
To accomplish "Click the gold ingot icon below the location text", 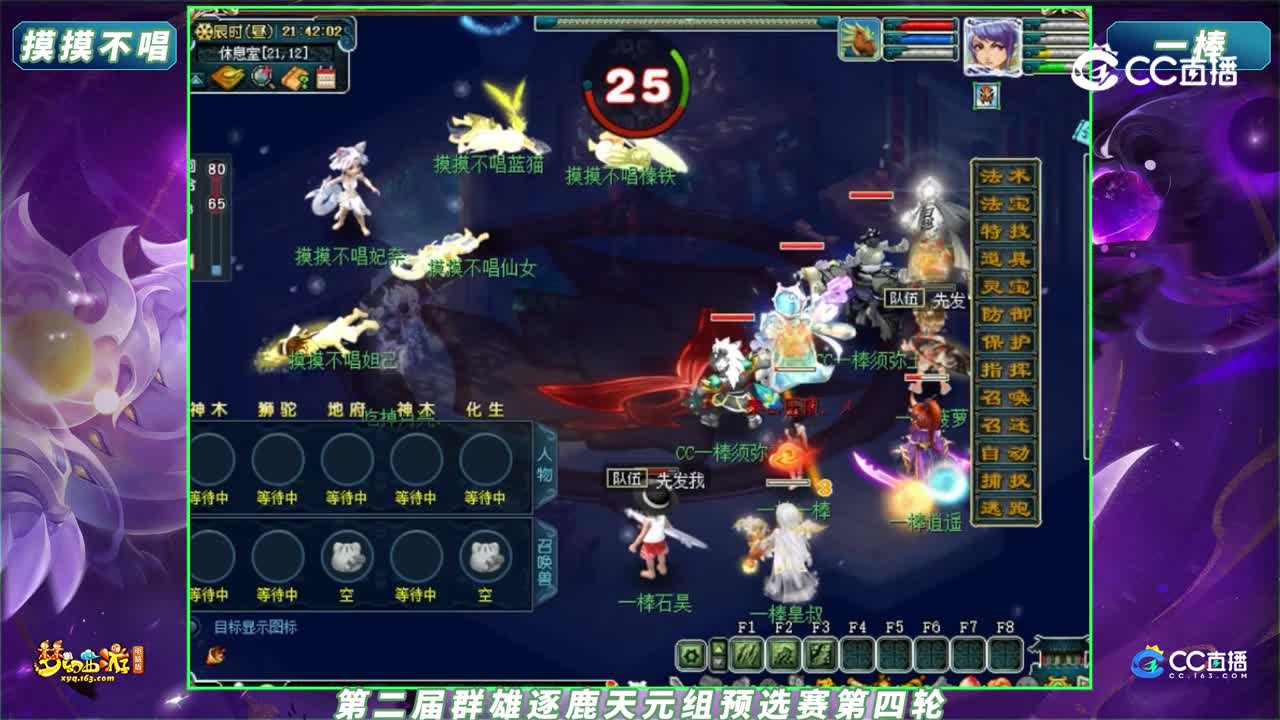I will (x=228, y=76).
